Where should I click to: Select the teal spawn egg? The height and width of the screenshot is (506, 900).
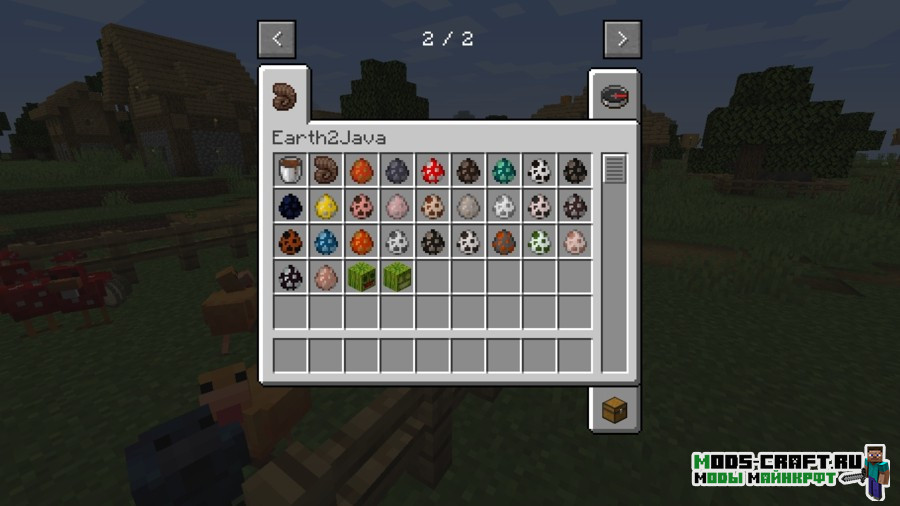pos(504,170)
